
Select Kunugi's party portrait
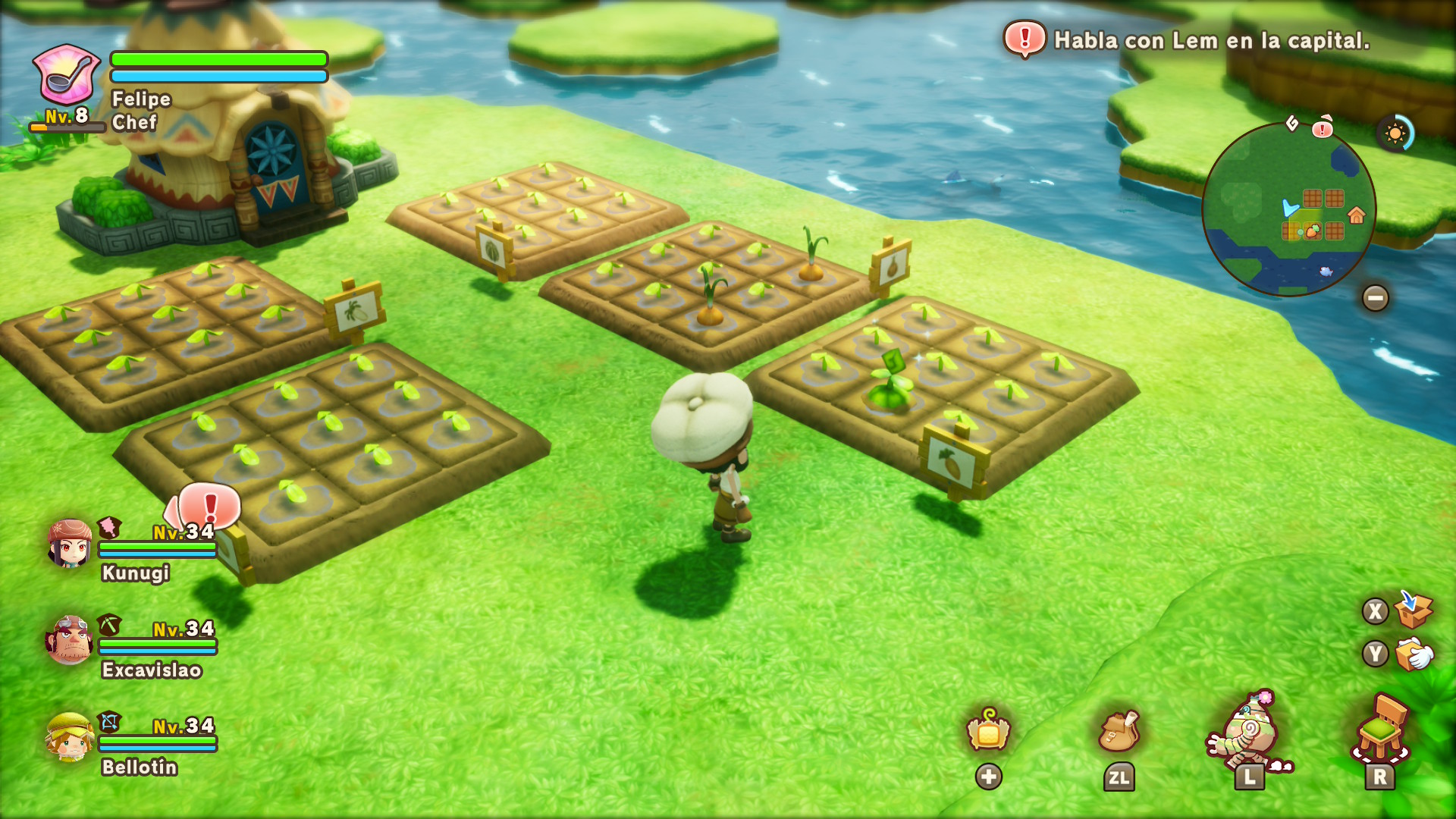[70, 543]
